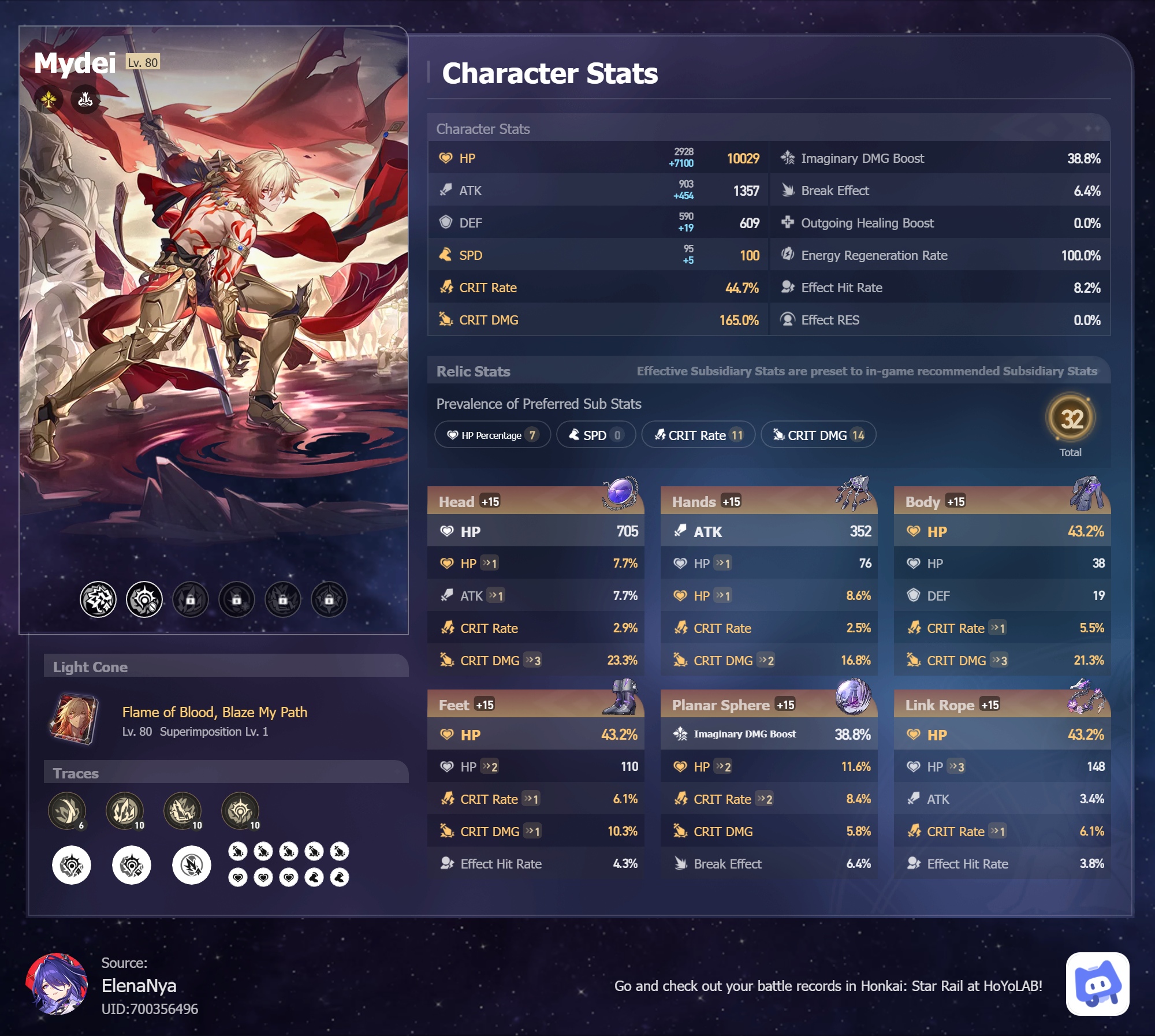Viewport: 1155px width, 1036px height.
Task: Select the SPD sub stat pill
Action: [x=595, y=435]
